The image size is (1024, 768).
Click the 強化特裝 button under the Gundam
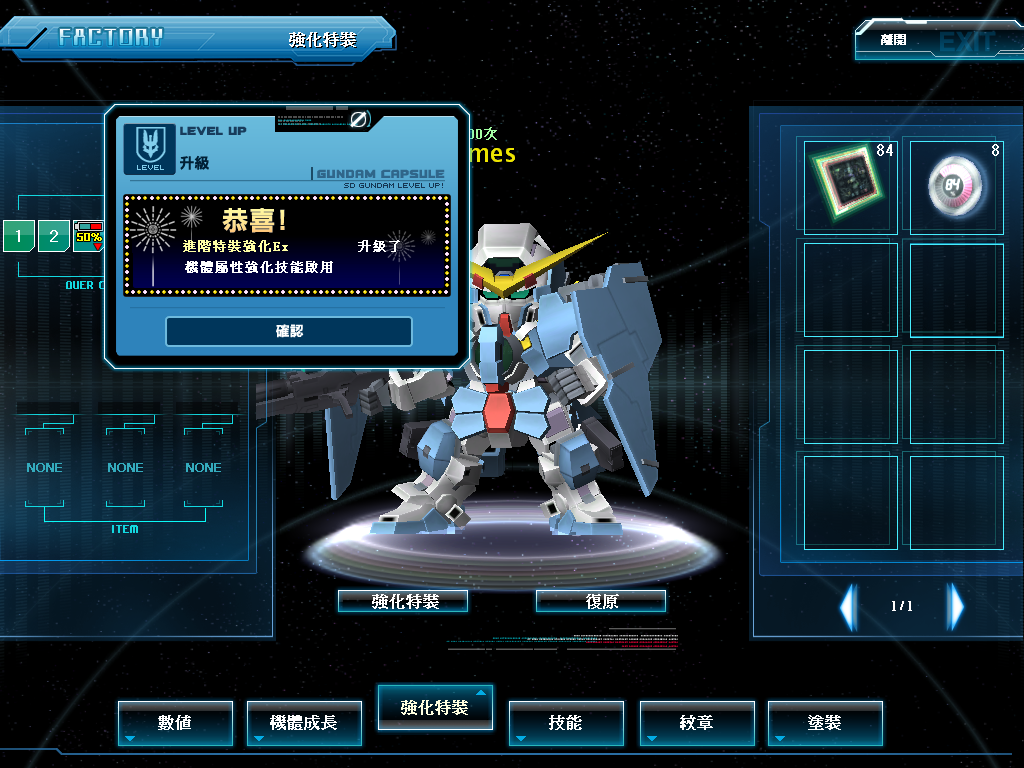[403, 601]
